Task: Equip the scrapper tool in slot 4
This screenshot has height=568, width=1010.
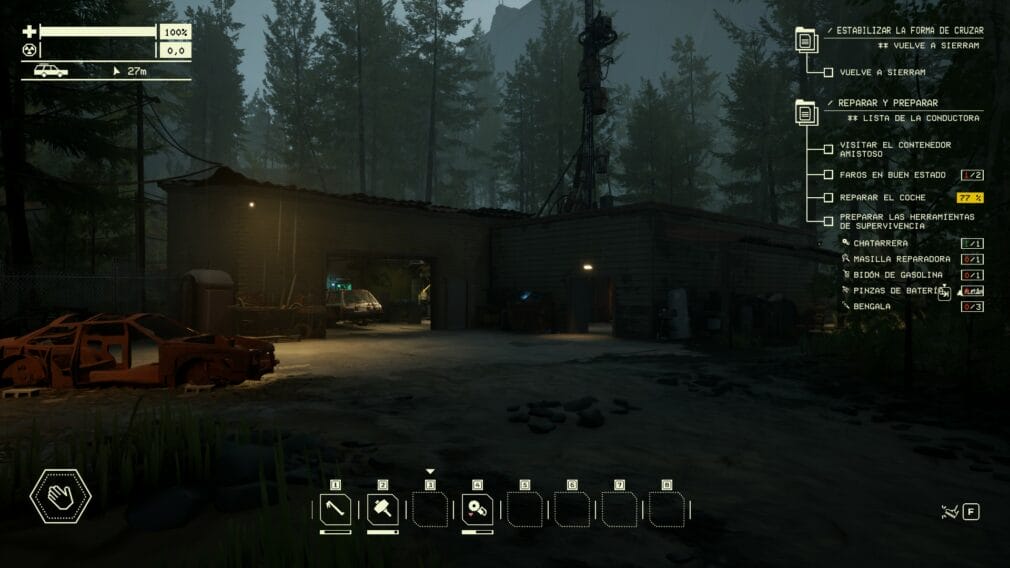Action: [477, 510]
